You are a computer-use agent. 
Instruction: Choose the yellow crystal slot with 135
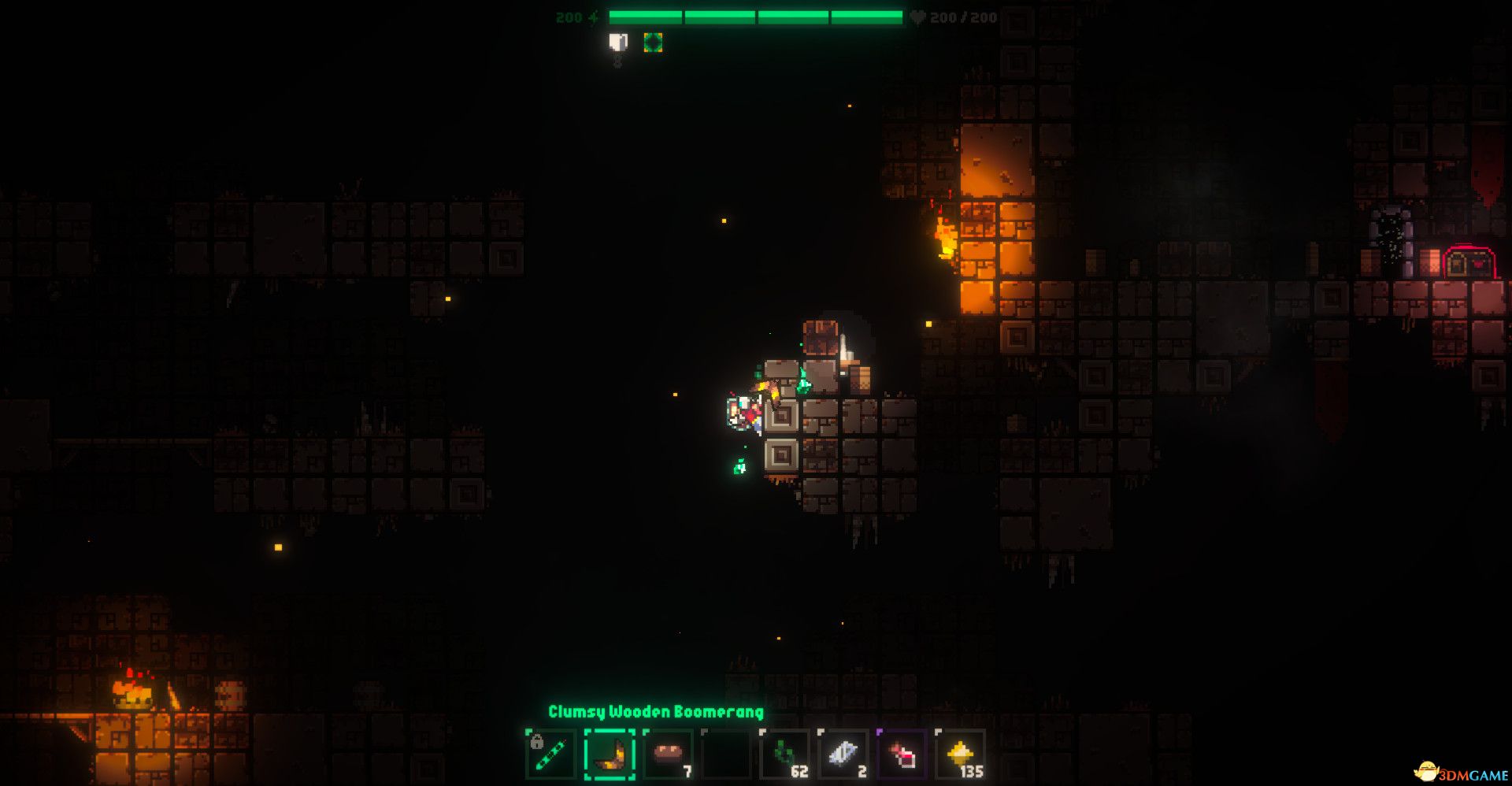(961, 754)
